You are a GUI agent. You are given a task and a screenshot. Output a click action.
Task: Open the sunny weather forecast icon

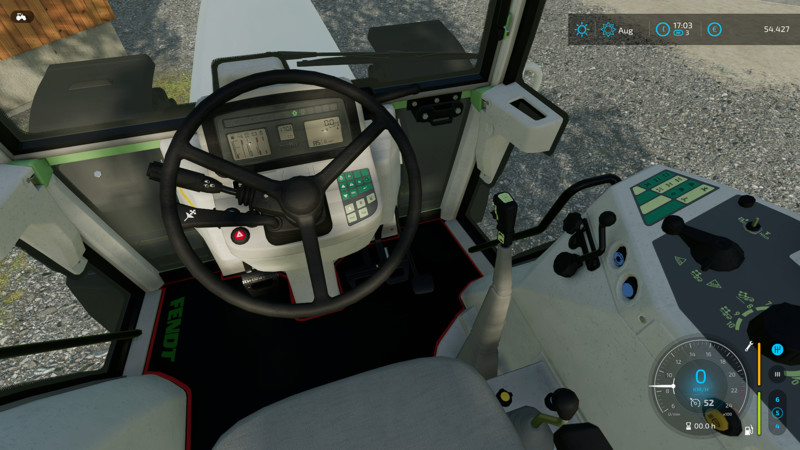pyautogui.click(x=582, y=30)
